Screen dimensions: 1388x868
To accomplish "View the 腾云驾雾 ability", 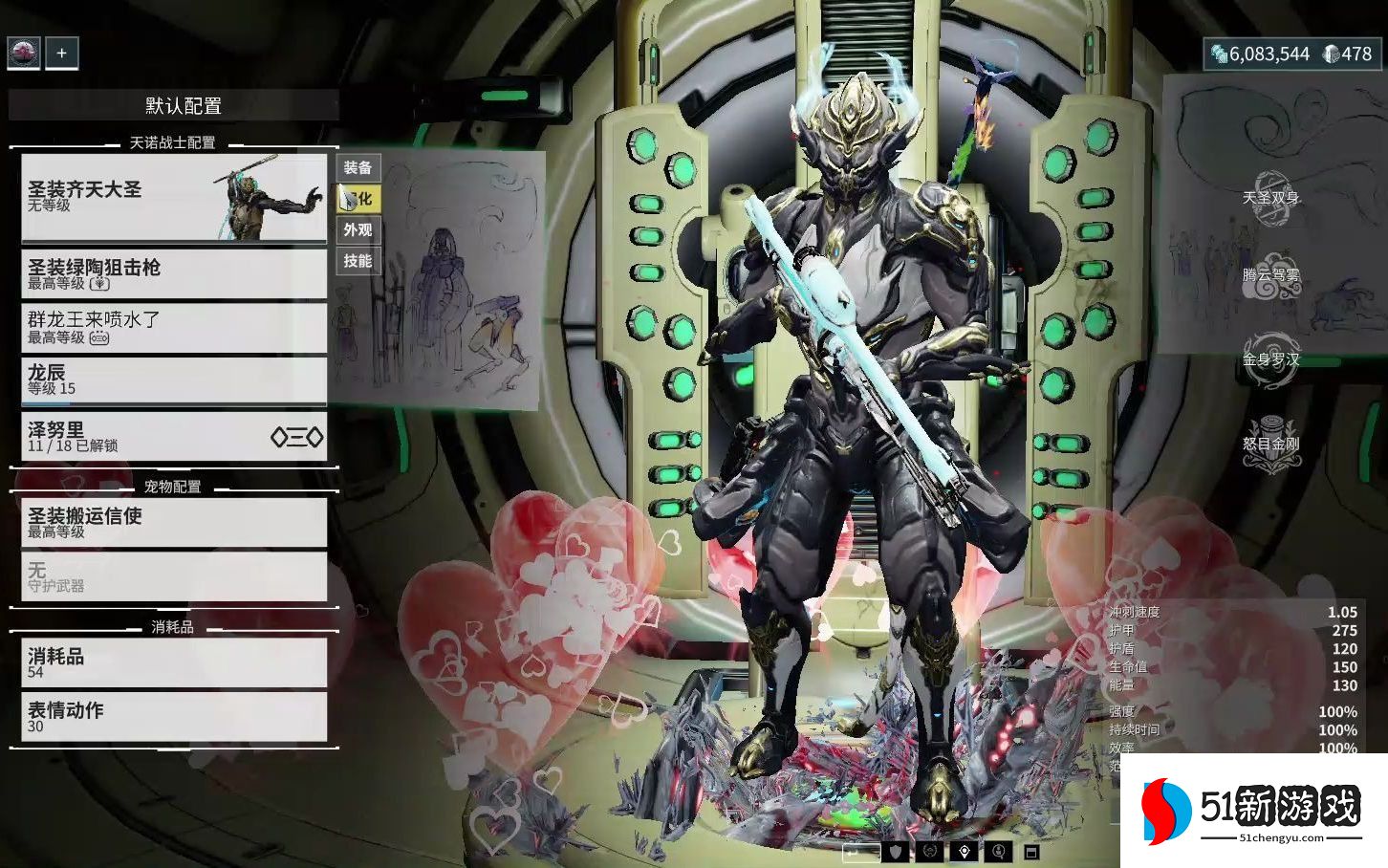I will 1270,275.
